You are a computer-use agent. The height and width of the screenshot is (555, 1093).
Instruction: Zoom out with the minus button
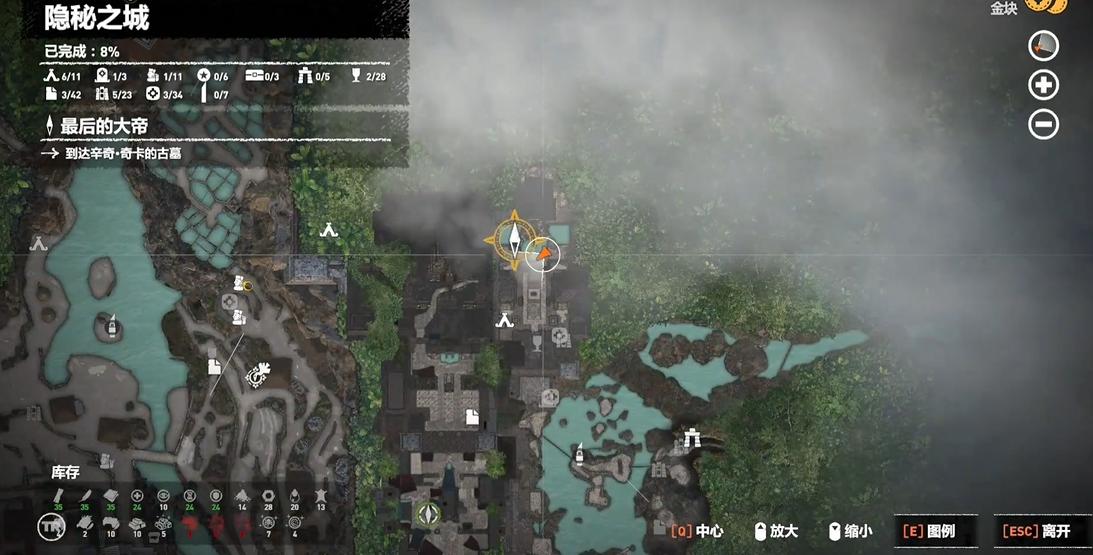point(1043,125)
